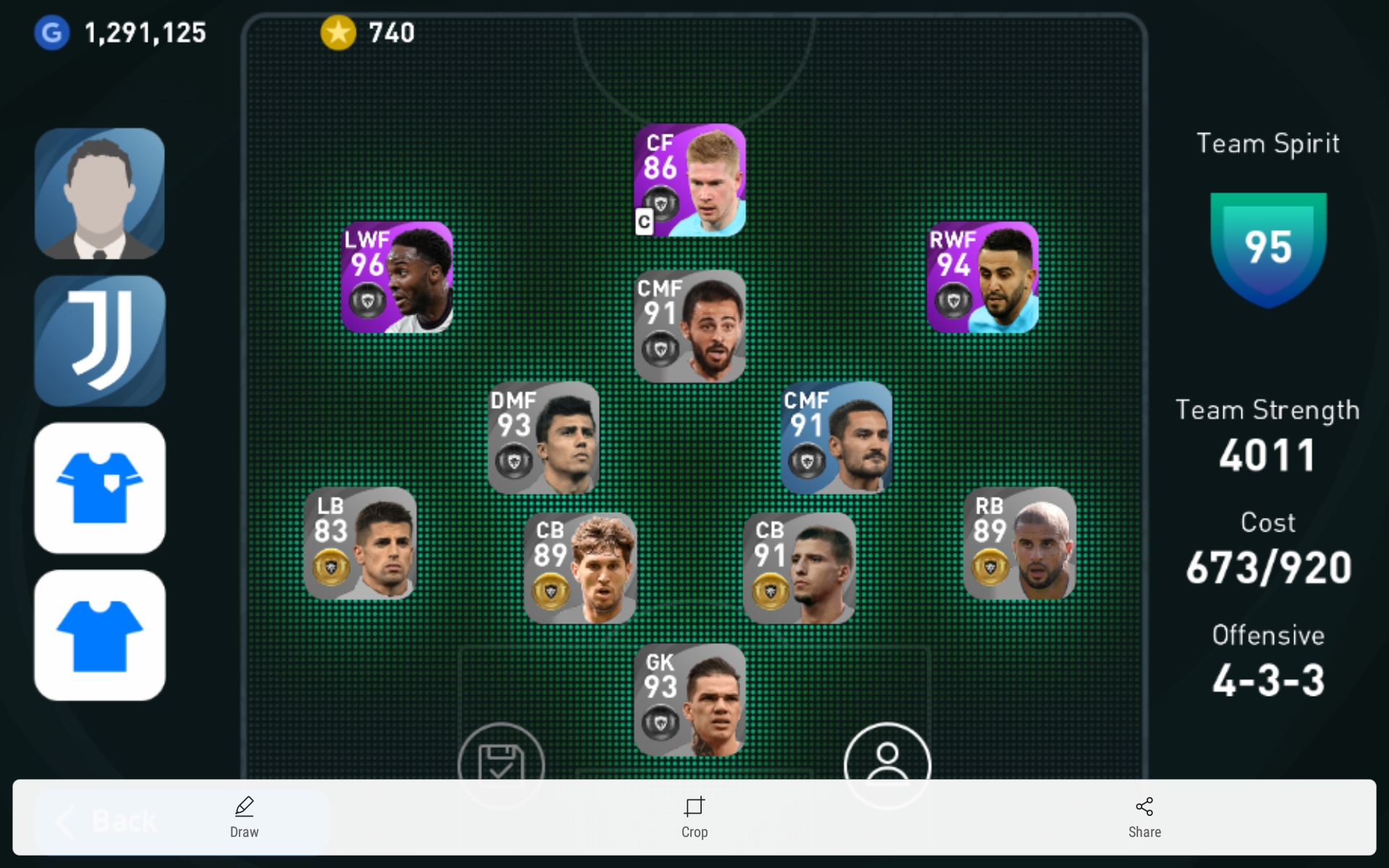
Task: Share the screenshot via Share button
Action: (1144, 817)
